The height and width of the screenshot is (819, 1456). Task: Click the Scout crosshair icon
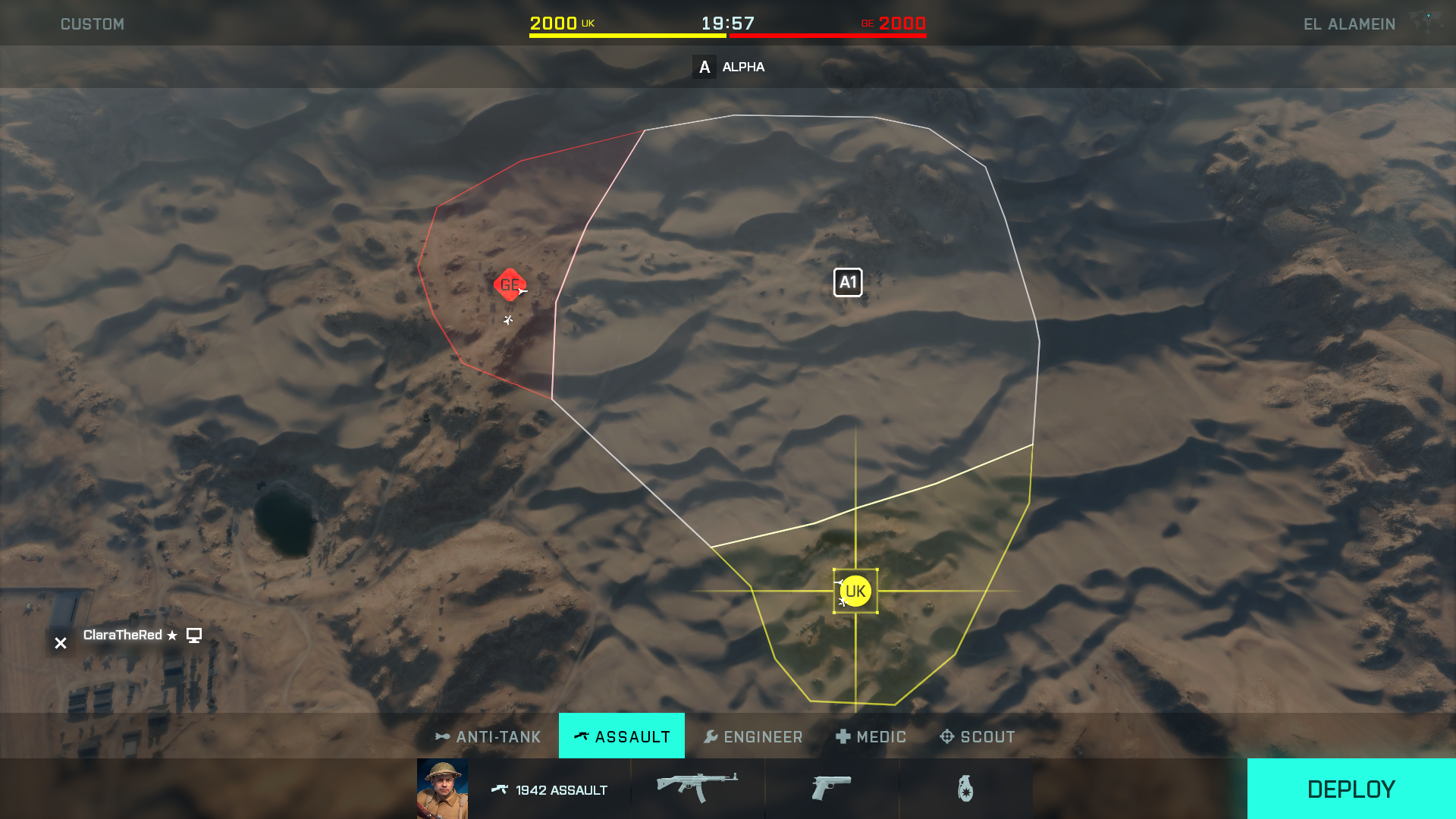tap(946, 736)
